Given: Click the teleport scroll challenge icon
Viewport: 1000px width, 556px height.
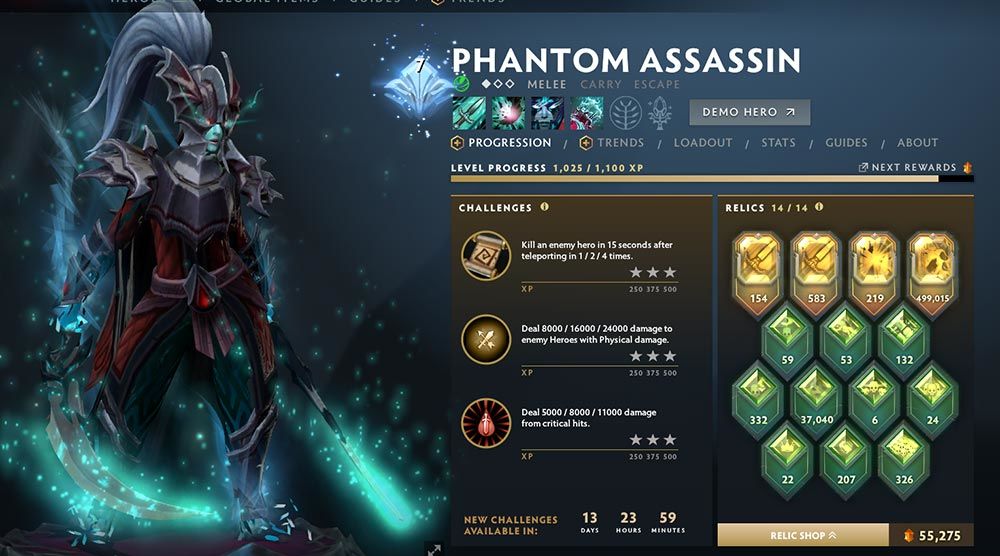Looking at the screenshot, I should (x=486, y=255).
